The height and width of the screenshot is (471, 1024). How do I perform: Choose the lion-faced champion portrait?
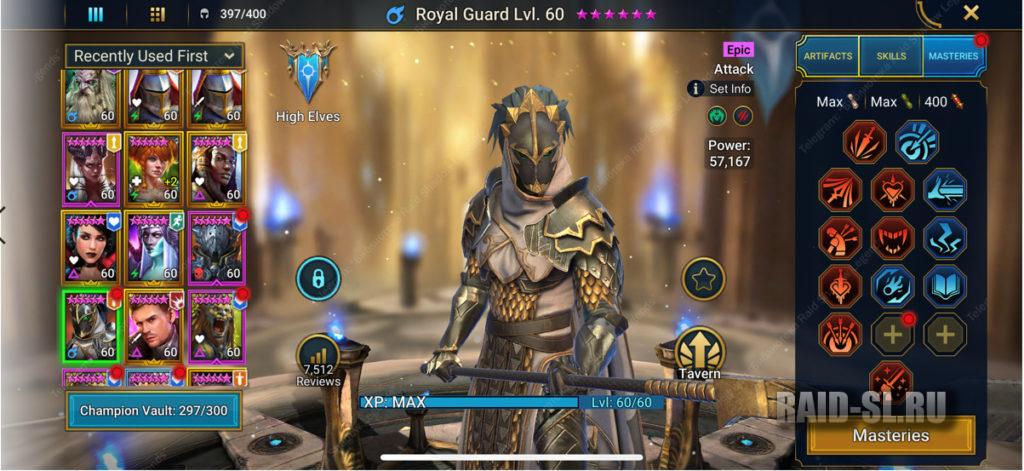pyautogui.click(x=216, y=324)
